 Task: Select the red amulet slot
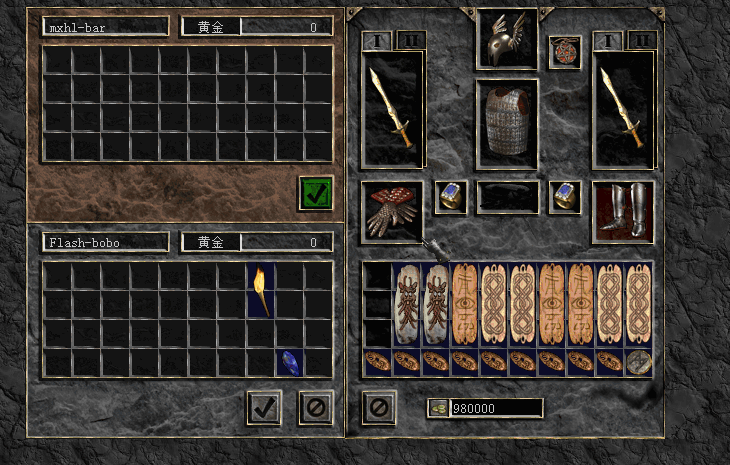coord(565,52)
